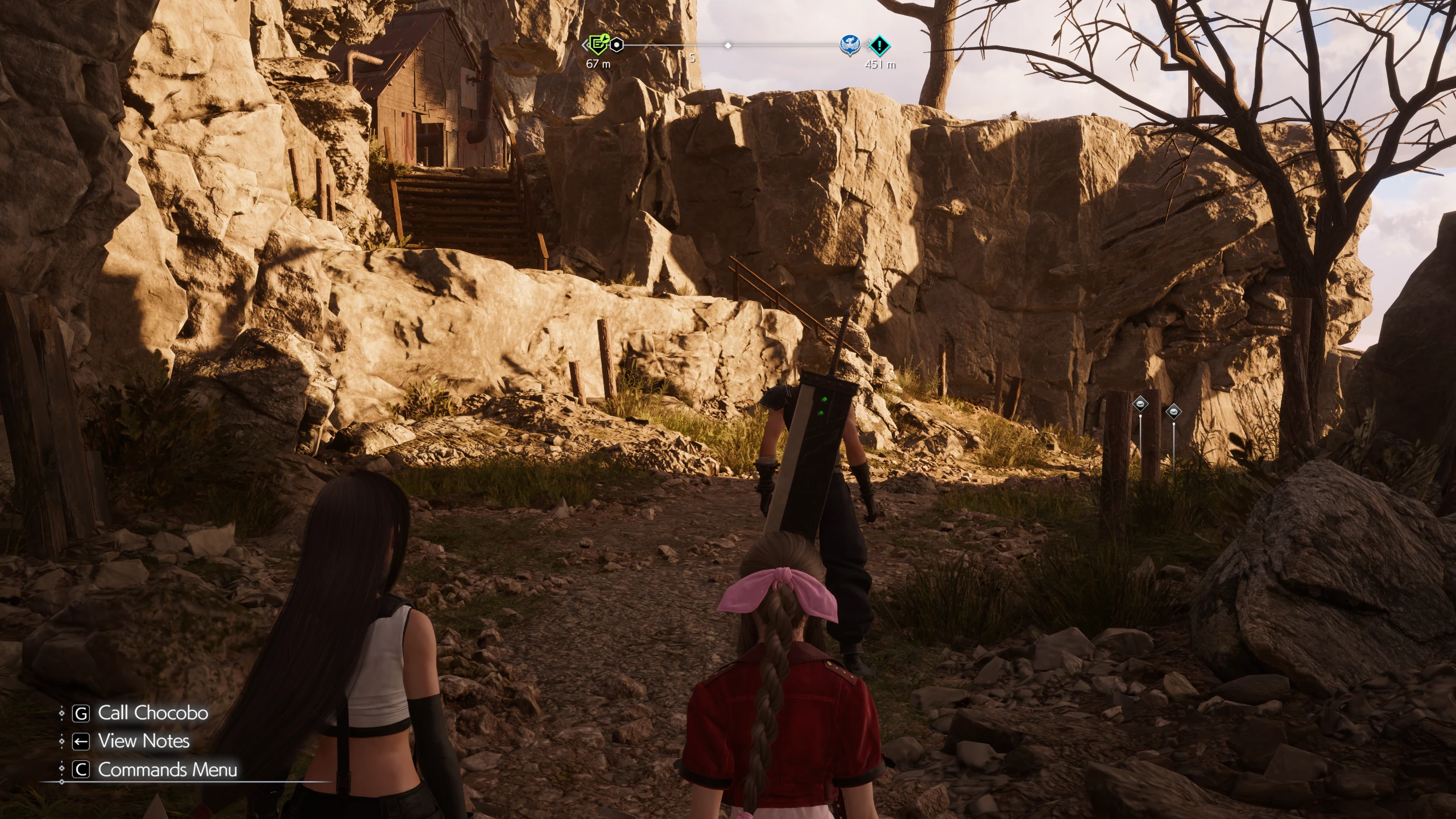Select the white hexagon compass marker
This screenshot has width=1456, height=819.
[x=617, y=44]
